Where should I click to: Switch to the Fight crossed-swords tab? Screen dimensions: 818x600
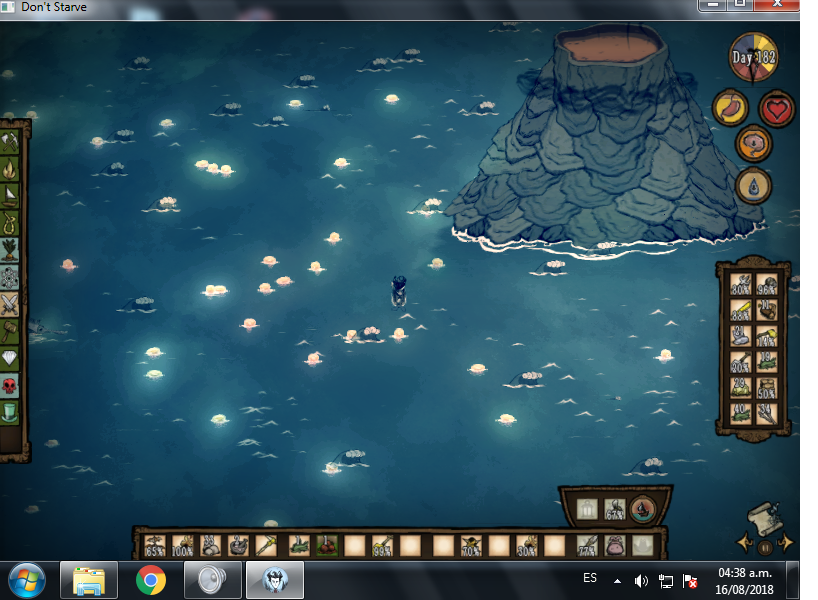point(11,303)
